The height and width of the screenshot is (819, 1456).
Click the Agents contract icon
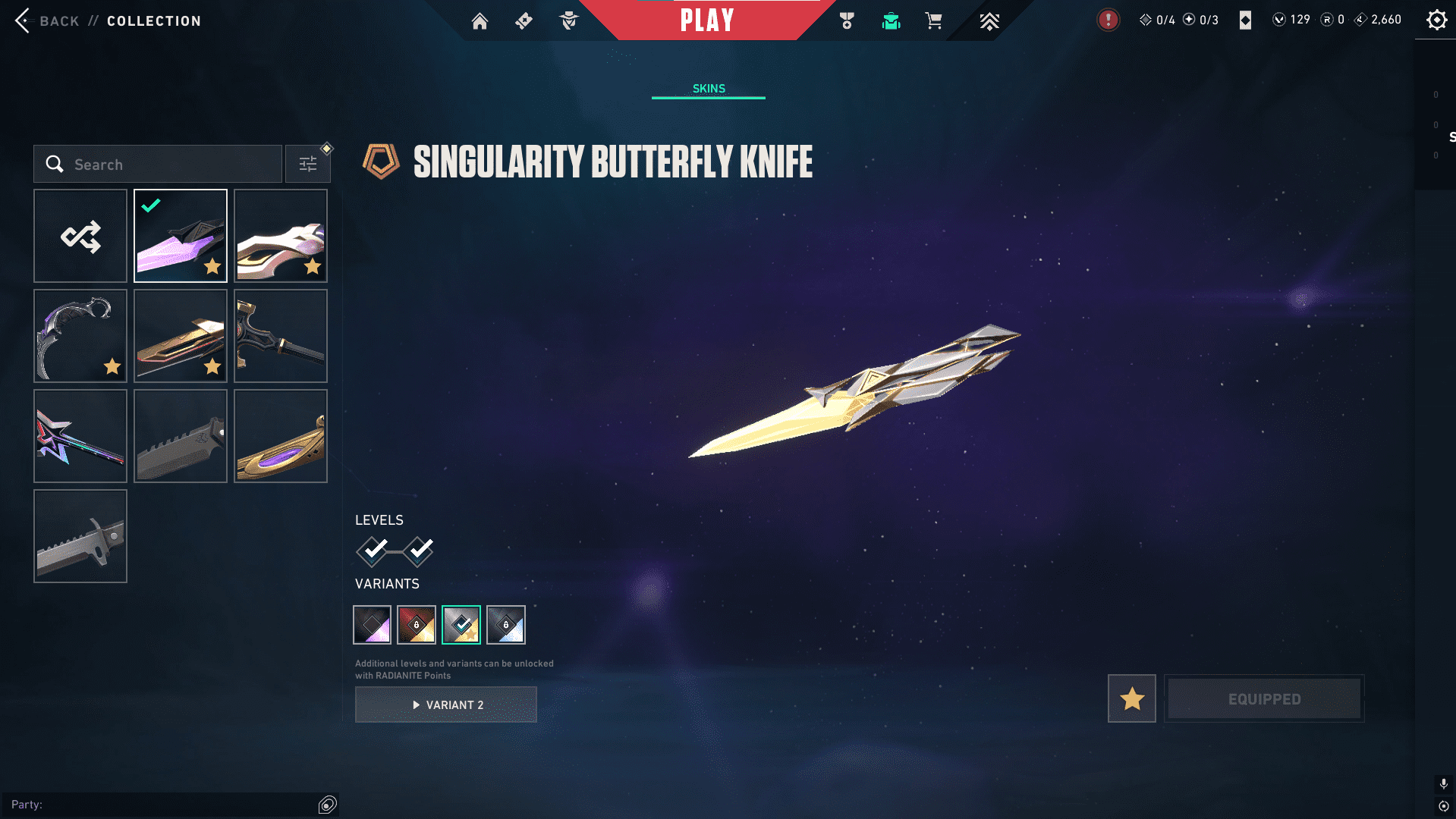coord(570,21)
